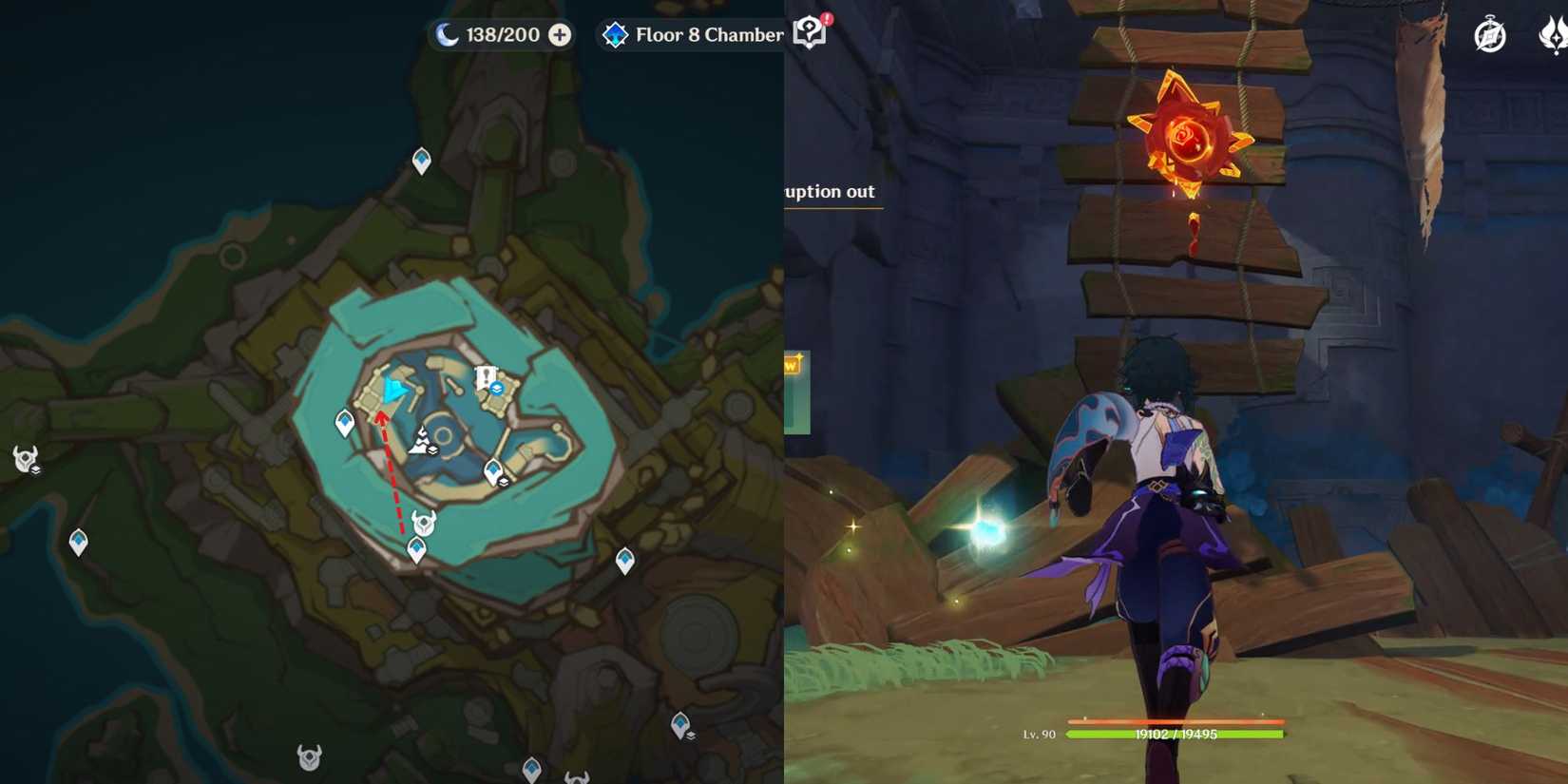
Task: Click the Spiral Abyss emblem beside Floor 8 Chamber
Action: [x=618, y=34]
